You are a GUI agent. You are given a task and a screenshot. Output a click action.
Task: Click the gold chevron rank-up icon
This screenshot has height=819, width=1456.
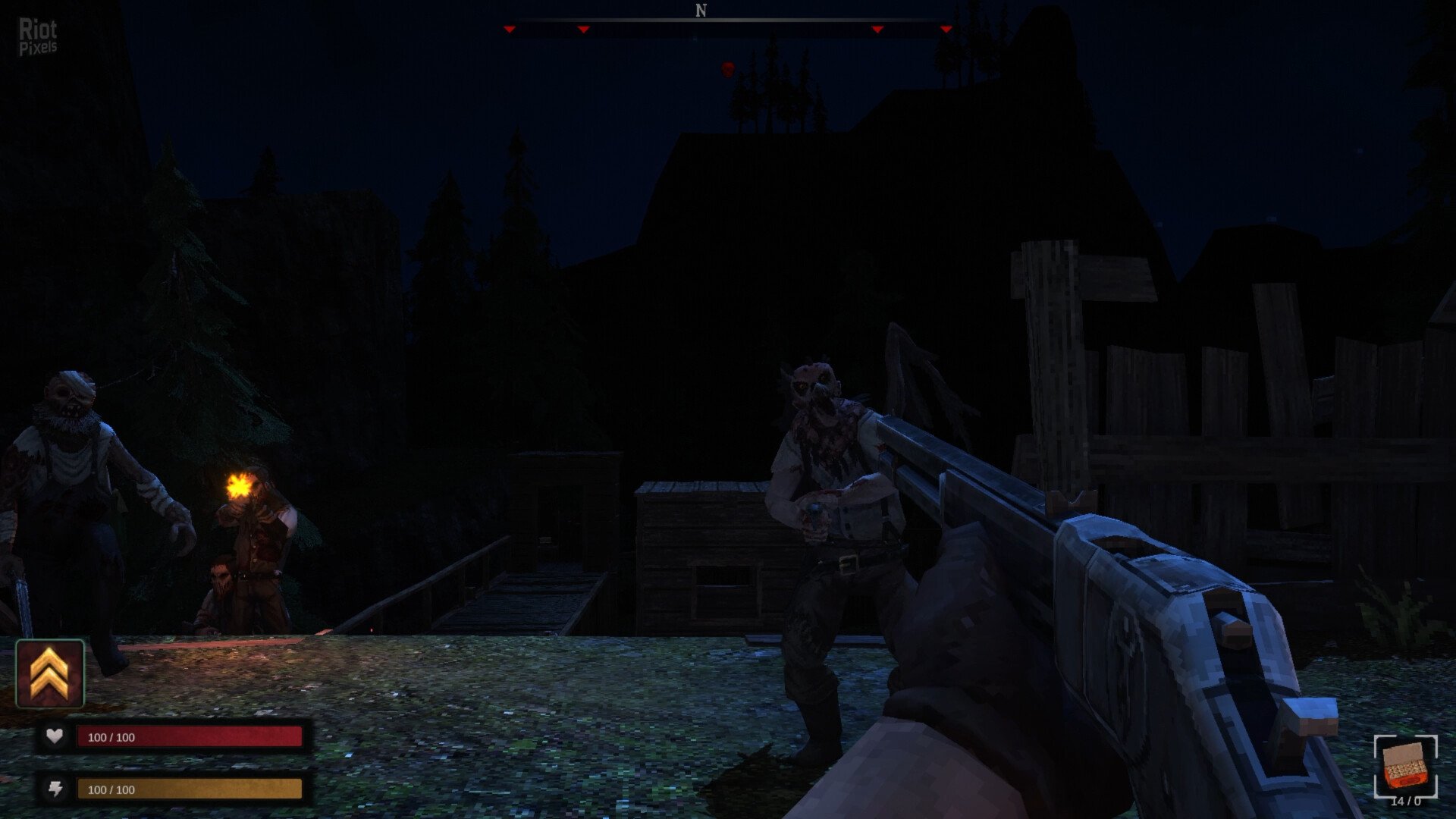click(50, 673)
